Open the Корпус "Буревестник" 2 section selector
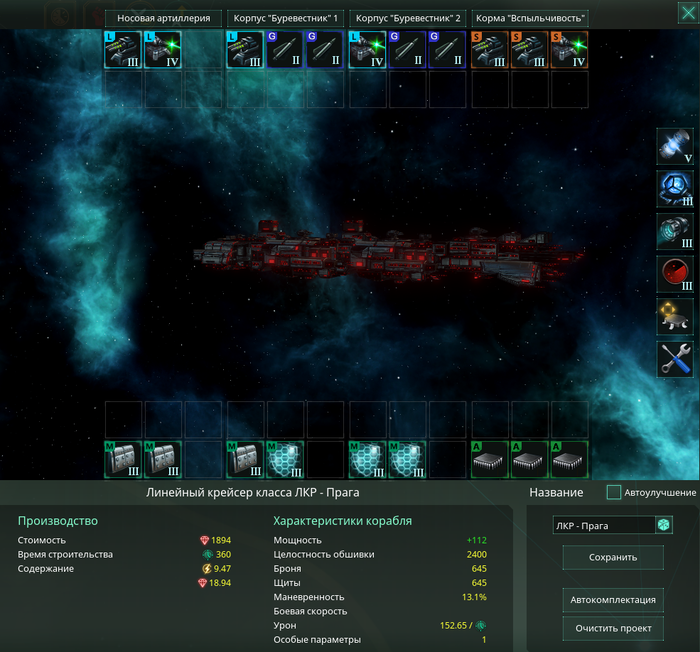 tap(407, 18)
